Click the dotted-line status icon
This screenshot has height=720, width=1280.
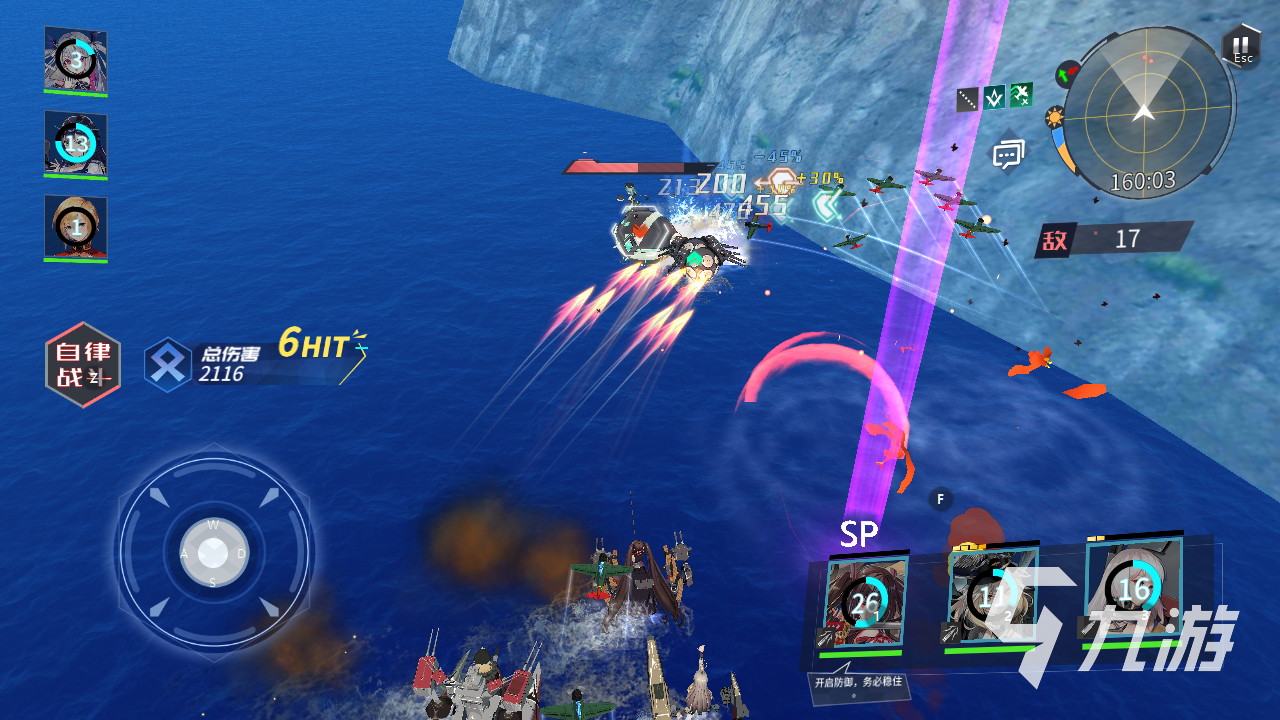pyautogui.click(x=967, y=99)
